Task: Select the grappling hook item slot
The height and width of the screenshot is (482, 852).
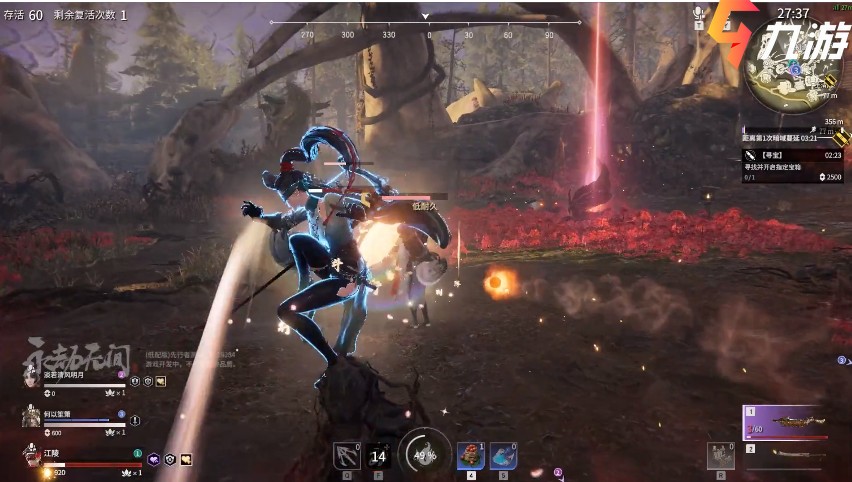Action: click(x=346, y=456)
